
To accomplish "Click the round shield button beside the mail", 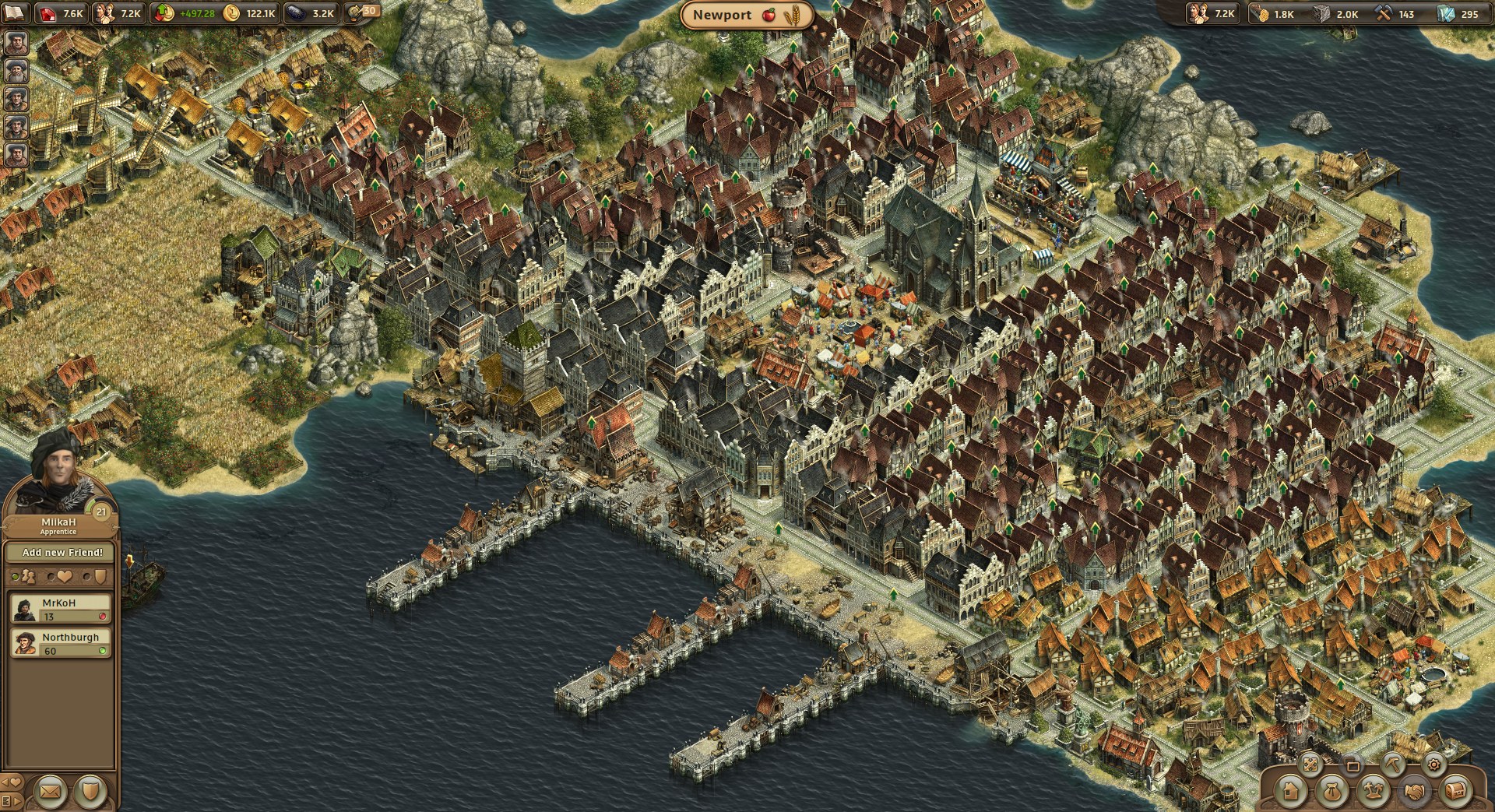I will [x=90, y=791].
